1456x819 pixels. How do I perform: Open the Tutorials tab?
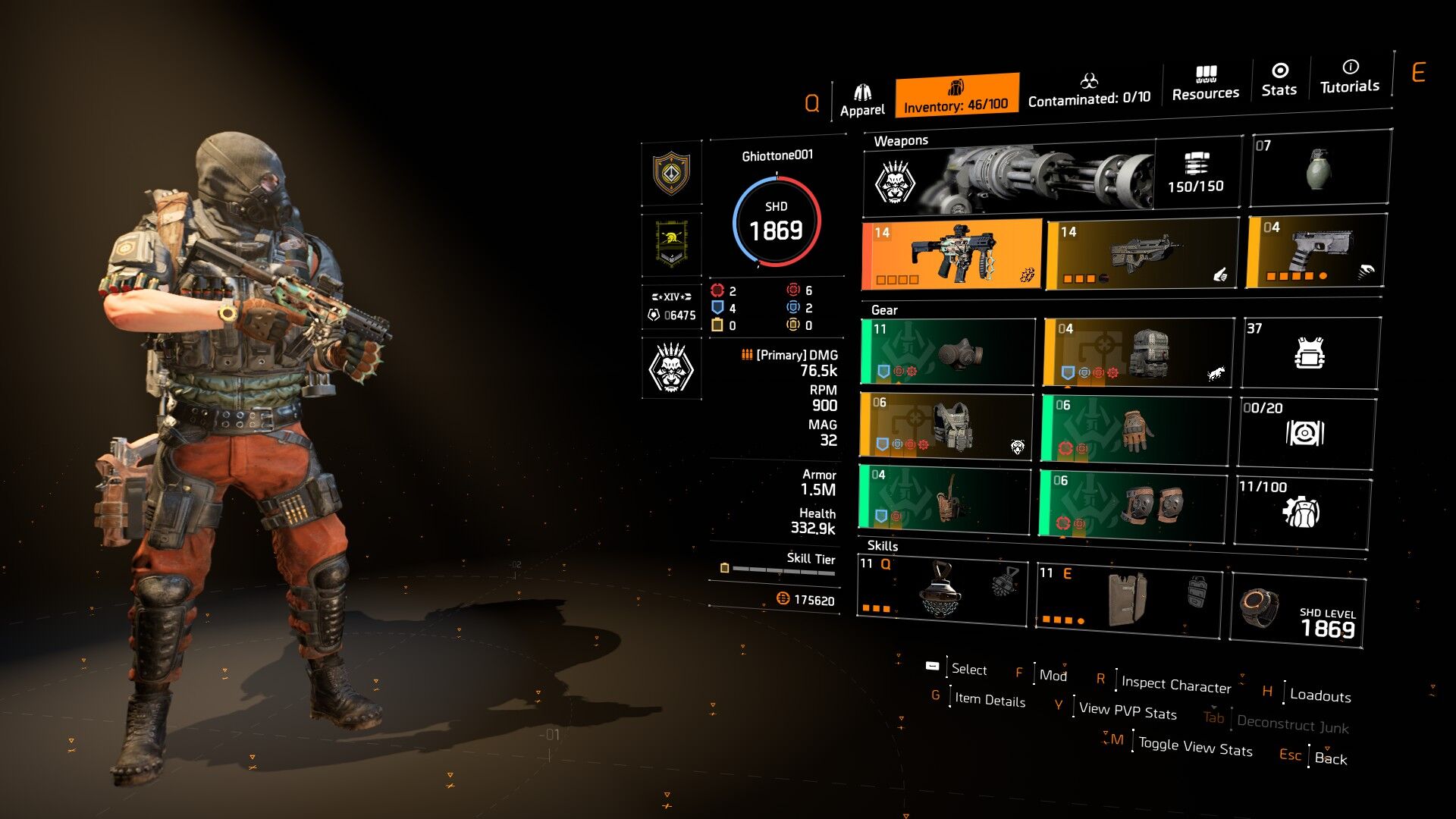click(x=1350, y=77)
